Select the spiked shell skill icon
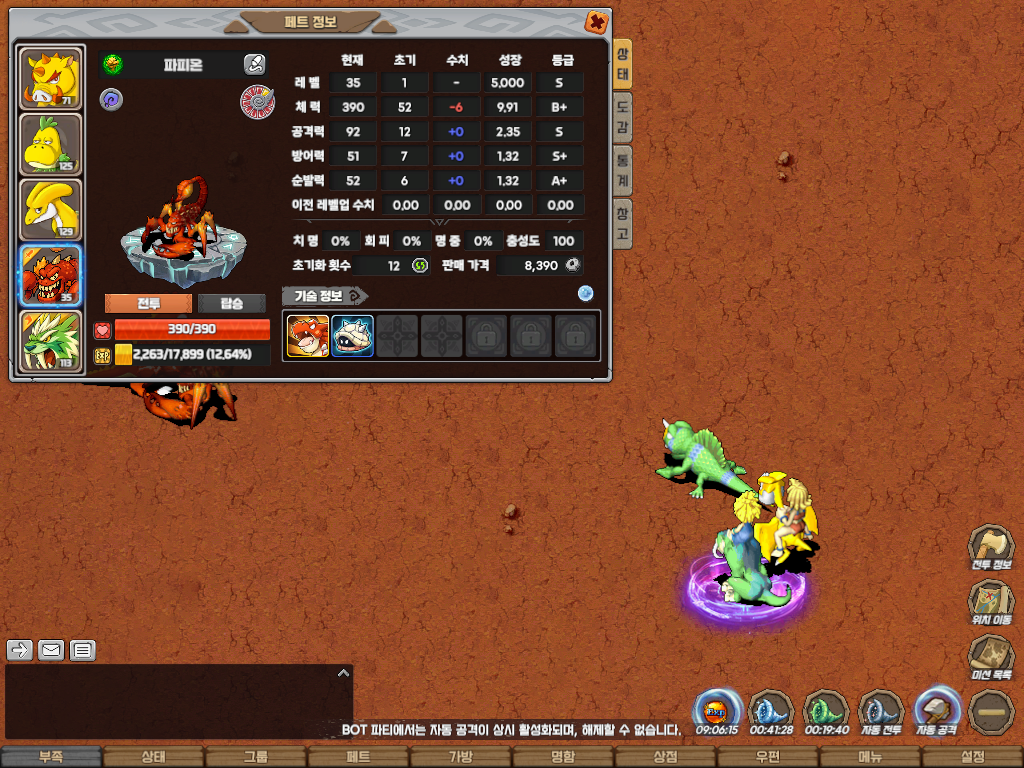The width and height of the screenshot is (1024, 768). point(352,336)
